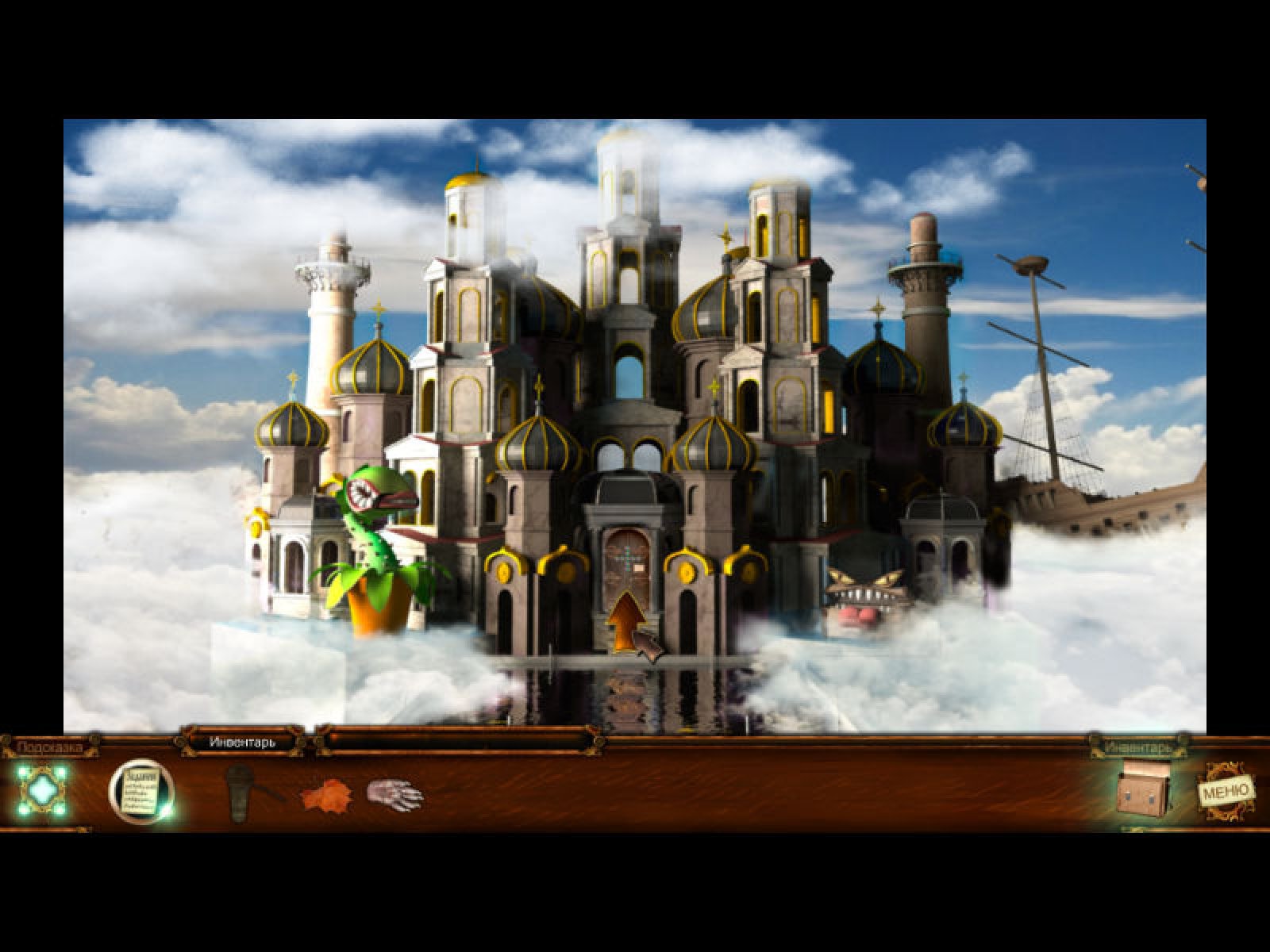Screen dimensions: 1270x952
Task: Open the task list notepad
Action: (140, 791)
